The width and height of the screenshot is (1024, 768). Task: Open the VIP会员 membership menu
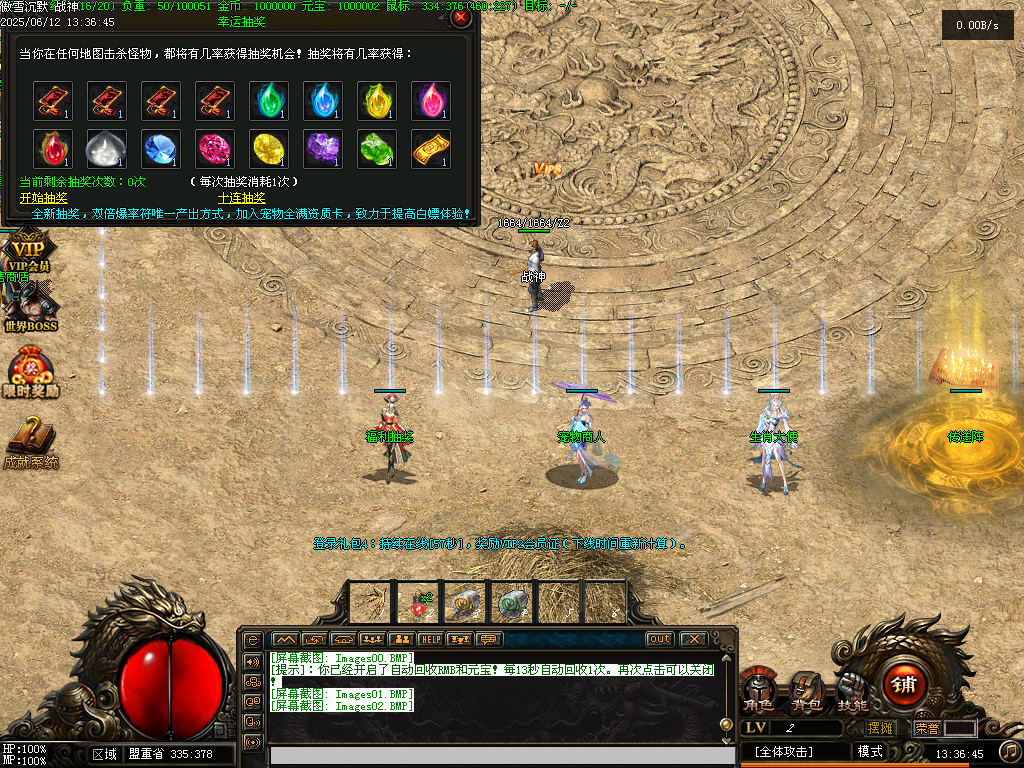[x=27, y=252]
